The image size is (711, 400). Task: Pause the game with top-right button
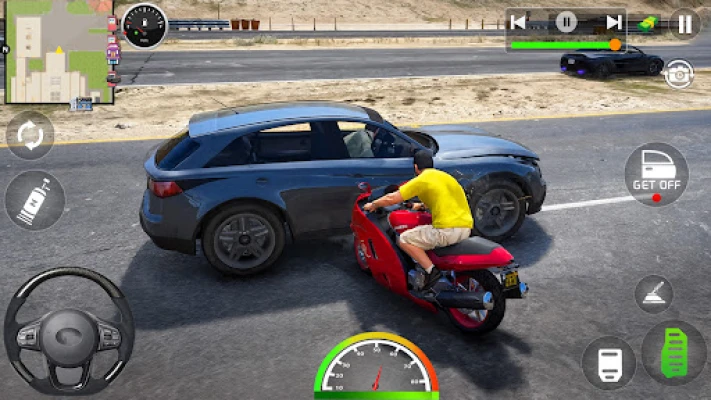pyautogui.click(x=684, y=23)
